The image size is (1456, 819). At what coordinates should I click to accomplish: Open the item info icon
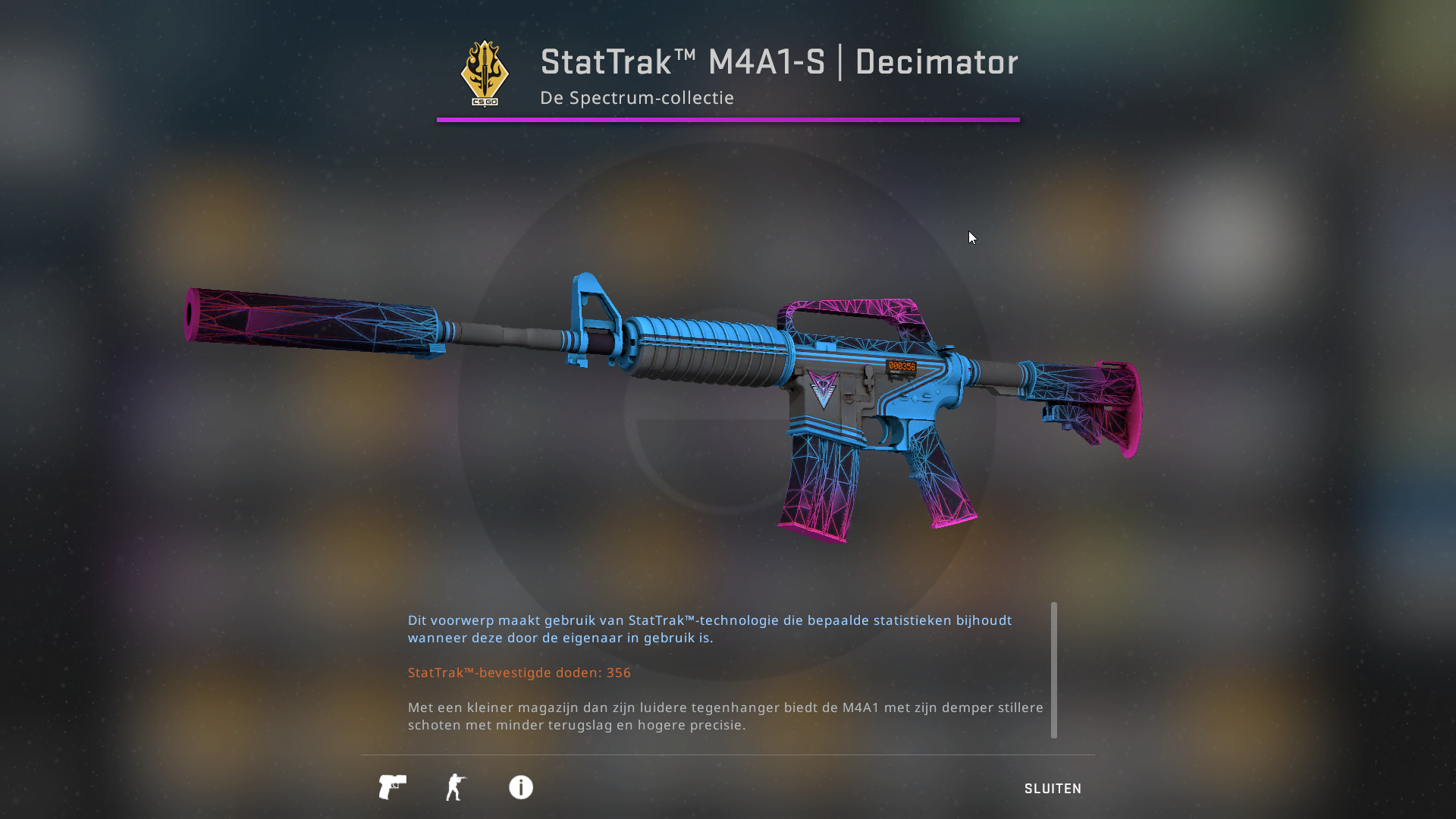[x=521, y=787]
